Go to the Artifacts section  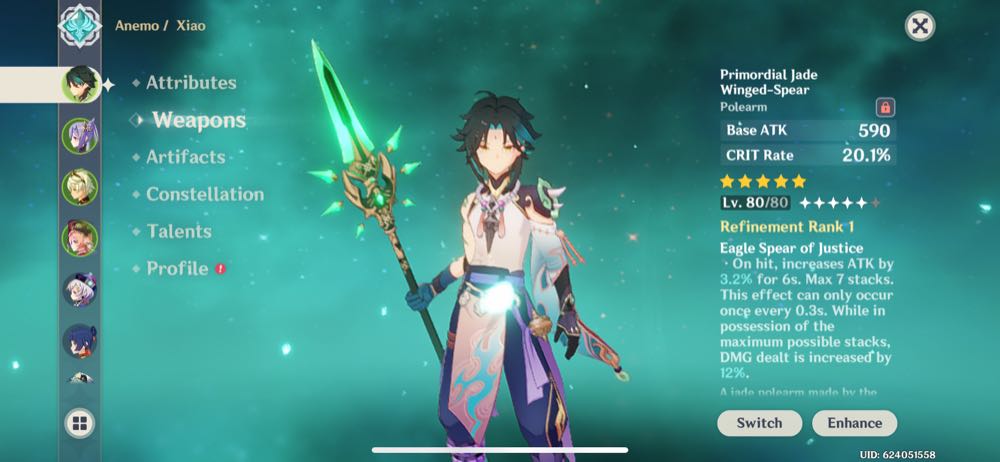pos(185,157)
